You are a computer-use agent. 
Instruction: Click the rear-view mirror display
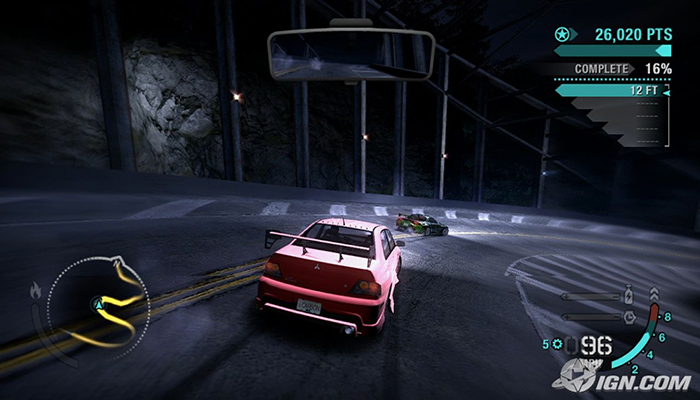click(350, 55)
